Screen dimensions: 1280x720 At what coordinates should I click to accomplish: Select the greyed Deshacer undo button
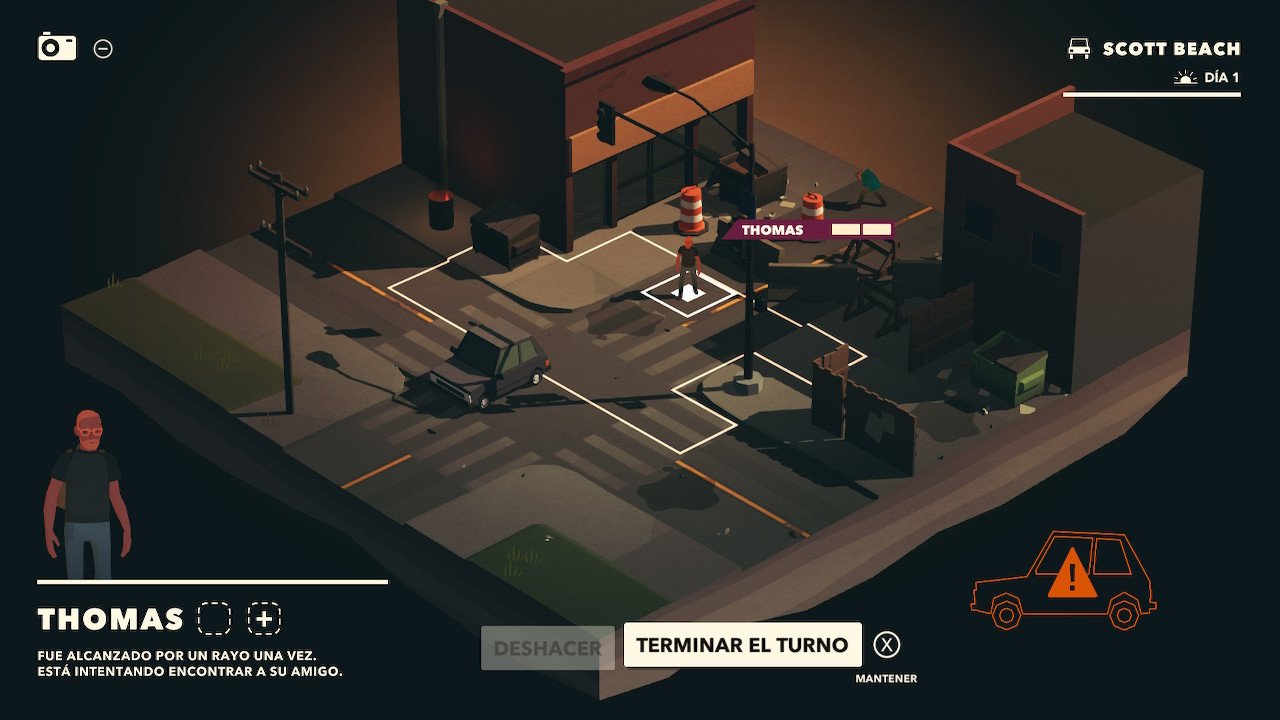(547, 648)
